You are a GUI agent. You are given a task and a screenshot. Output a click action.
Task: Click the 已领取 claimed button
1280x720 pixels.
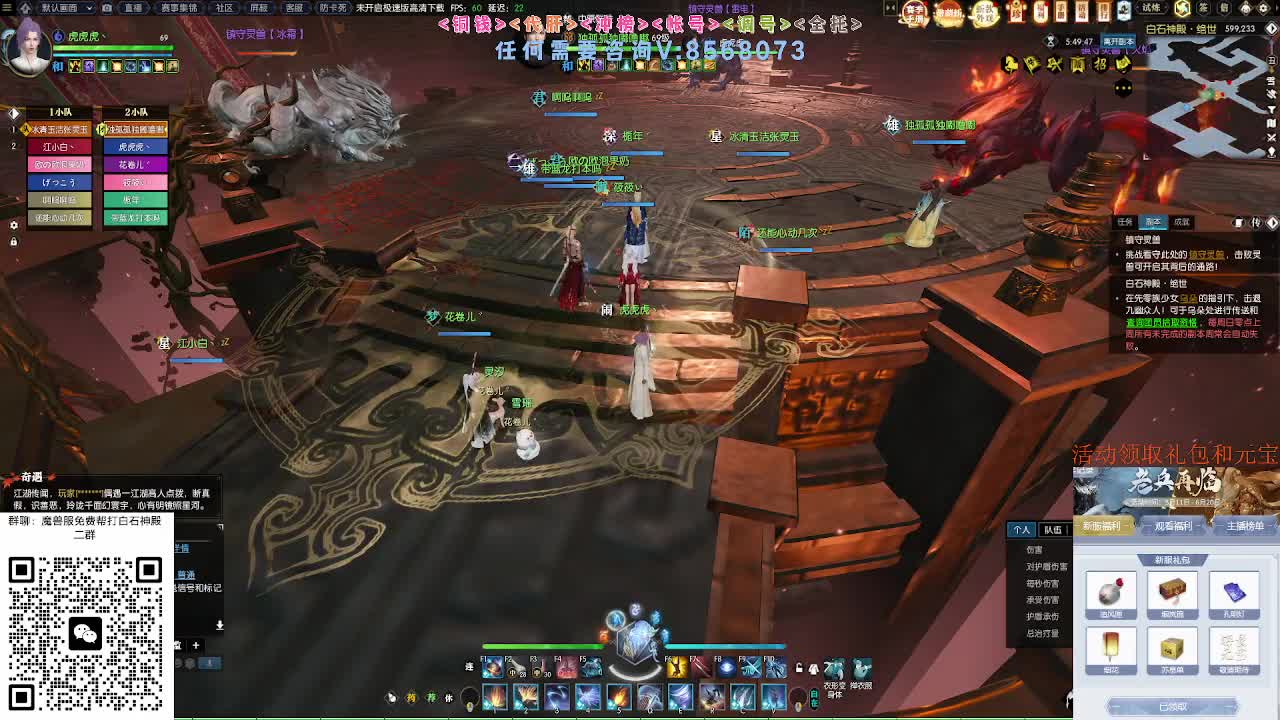click(x=1174, y=705)
